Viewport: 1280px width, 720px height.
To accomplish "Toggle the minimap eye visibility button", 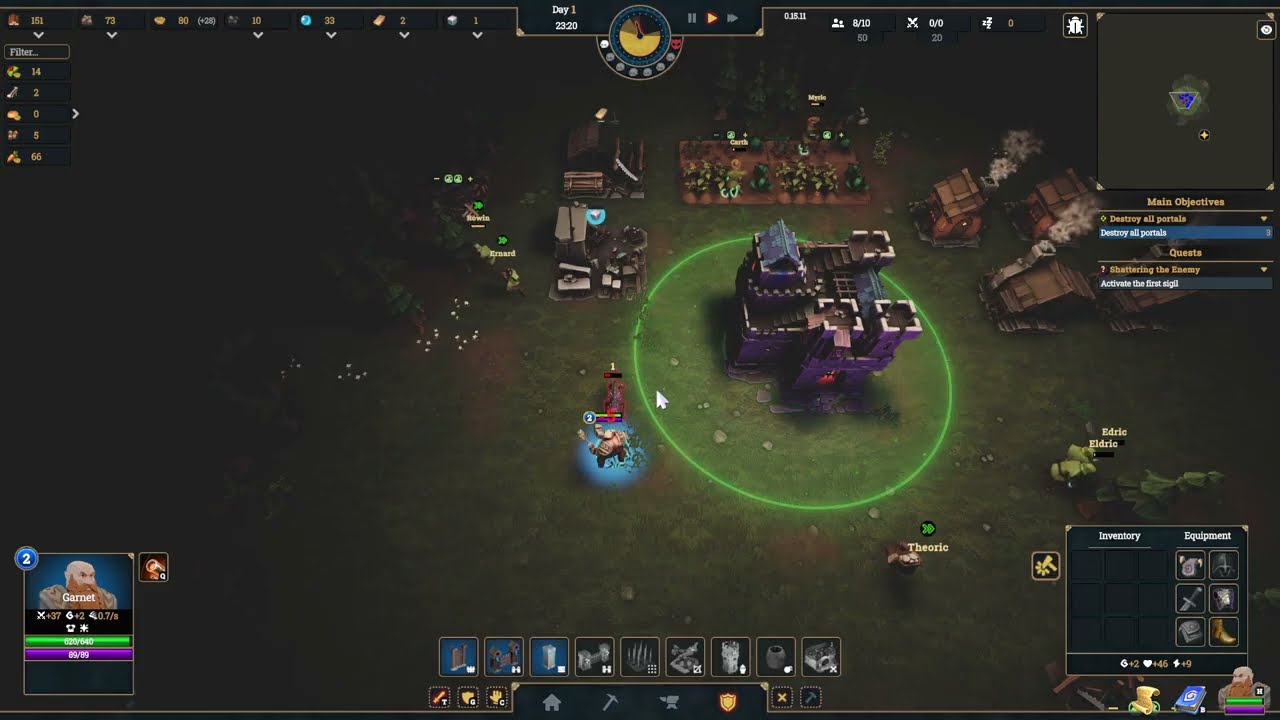I will pos(1265,31).
